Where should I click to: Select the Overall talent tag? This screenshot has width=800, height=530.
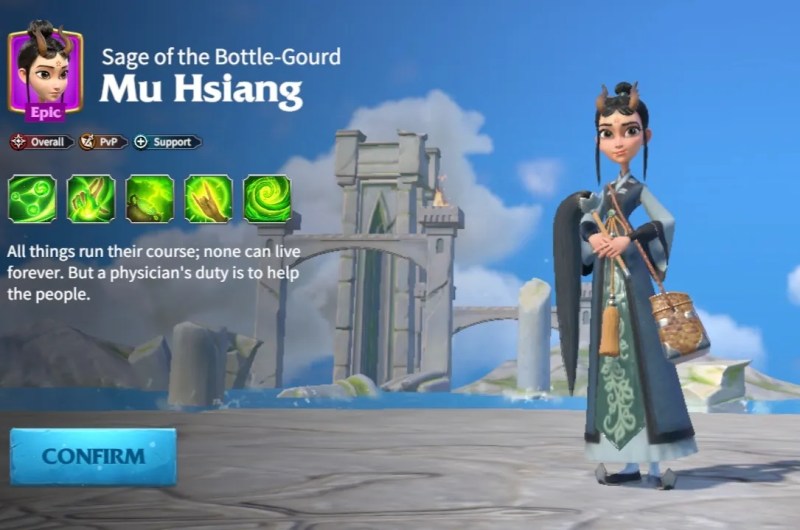pos(40,142)
